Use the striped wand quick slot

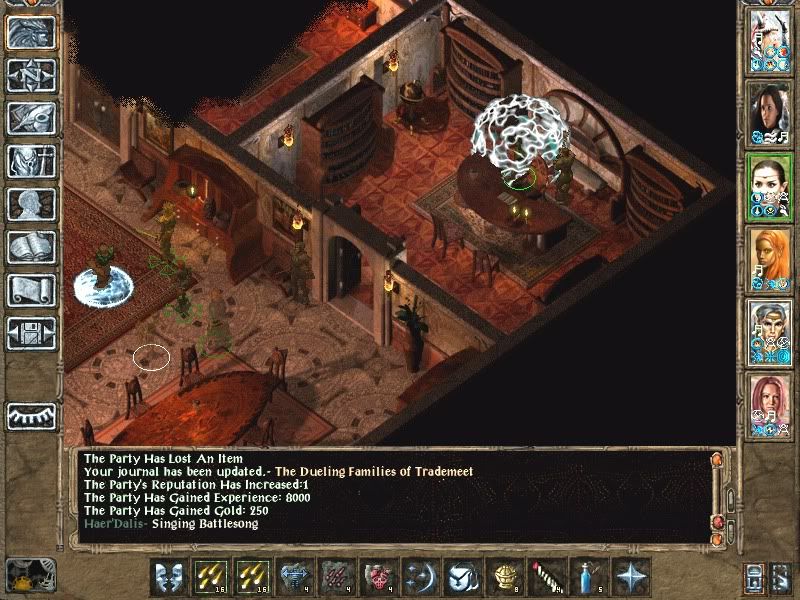(x=547, y=577)
